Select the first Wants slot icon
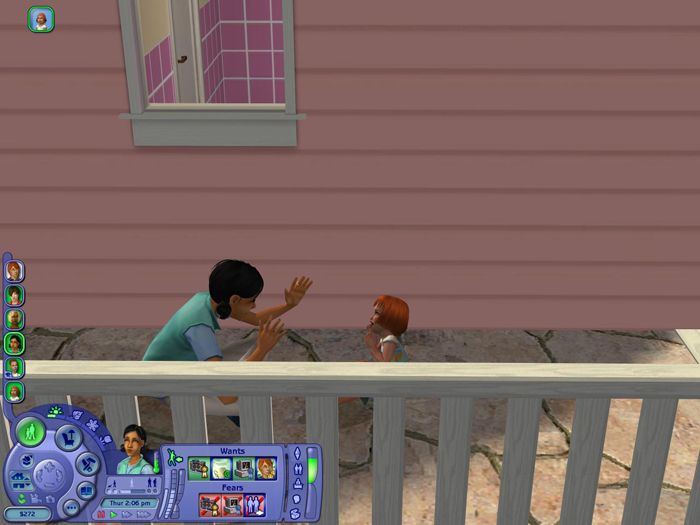The height and width of the screenshot is (525, 700). (199, 468)
